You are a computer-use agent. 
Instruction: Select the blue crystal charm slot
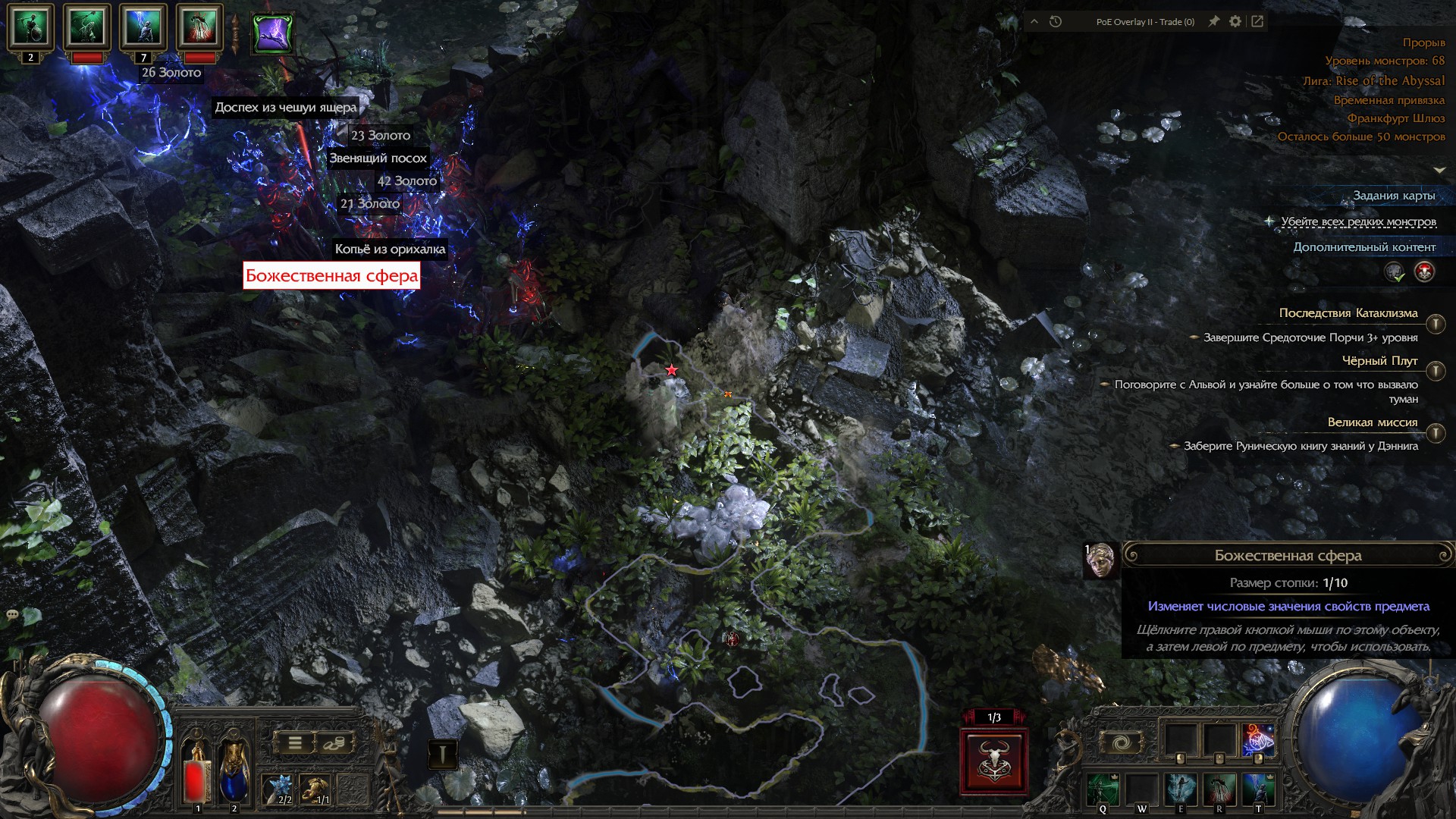pyautogui.click(x=279, y=789)
